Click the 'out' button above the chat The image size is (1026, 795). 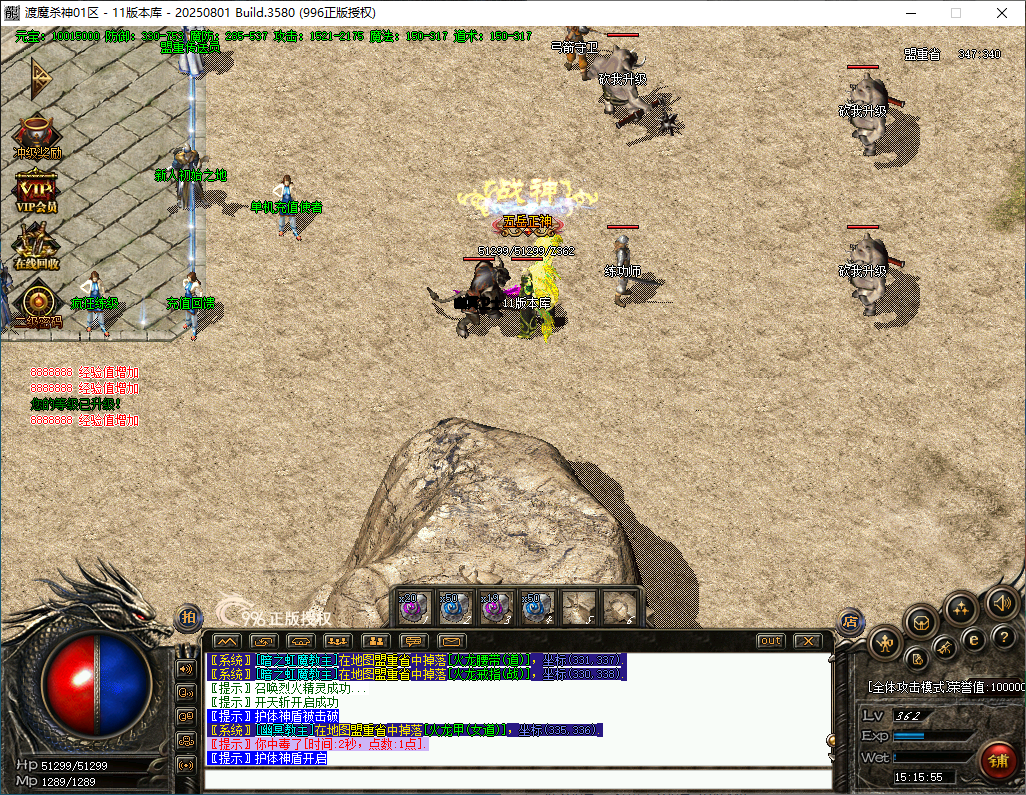click(x=770, y=641)
